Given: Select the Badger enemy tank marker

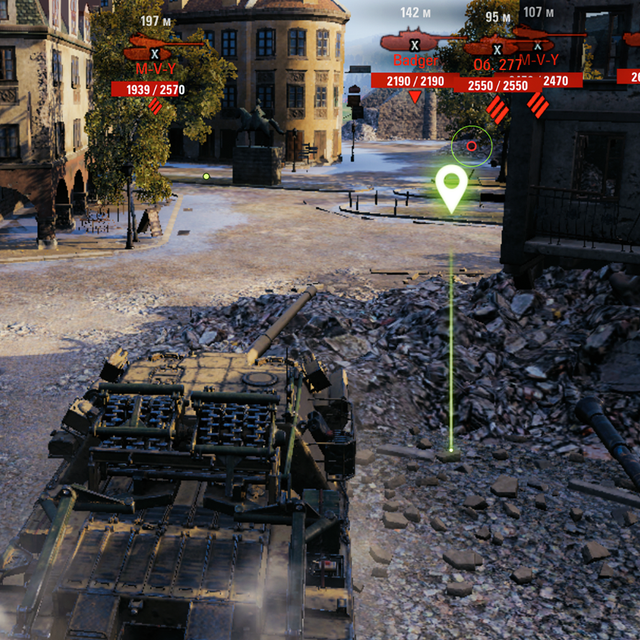Looking at the screenshot, I should pos(413,42).
